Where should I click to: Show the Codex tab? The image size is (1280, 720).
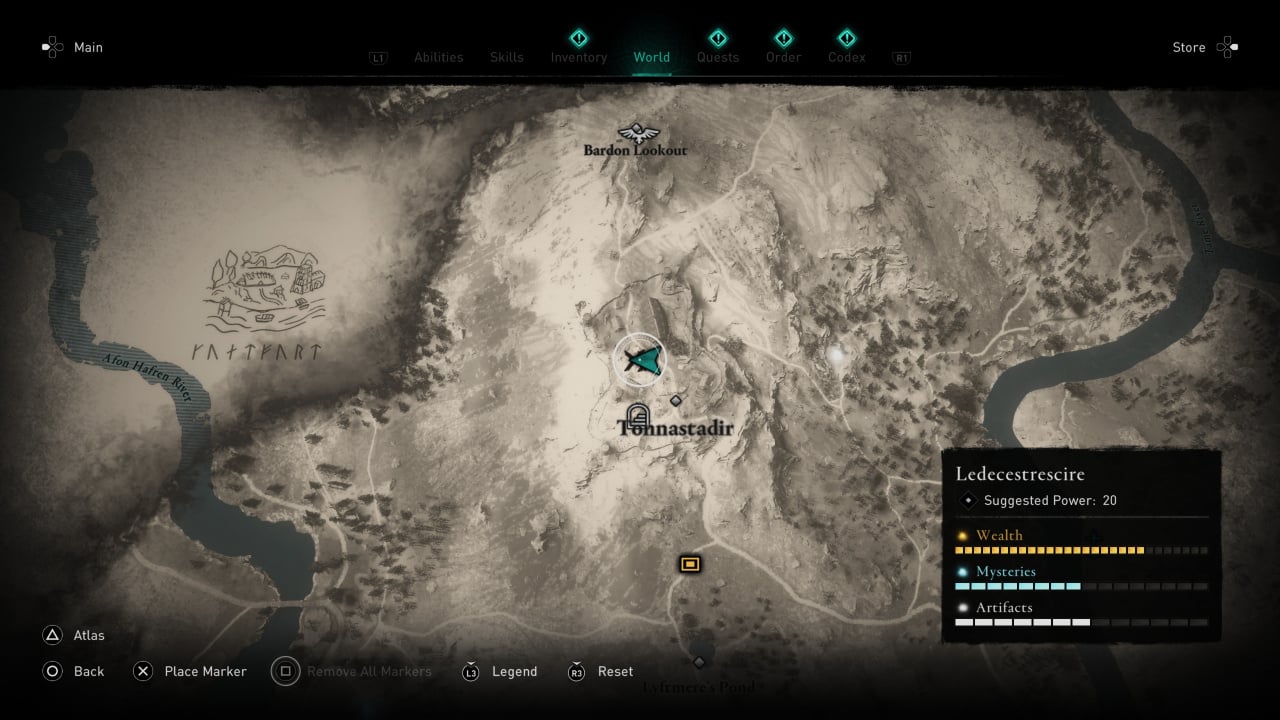(846, 57)
